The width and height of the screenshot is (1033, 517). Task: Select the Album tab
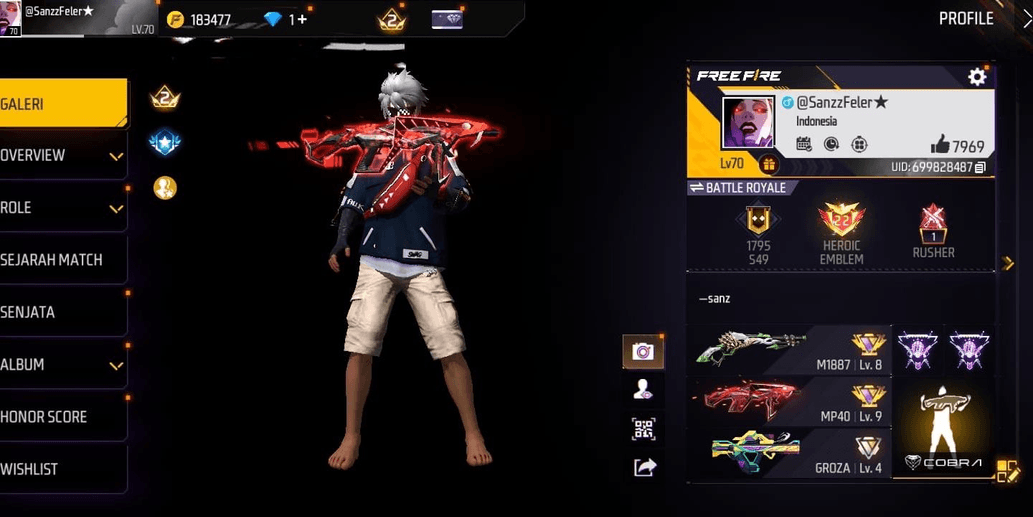[x=60, y=365]
